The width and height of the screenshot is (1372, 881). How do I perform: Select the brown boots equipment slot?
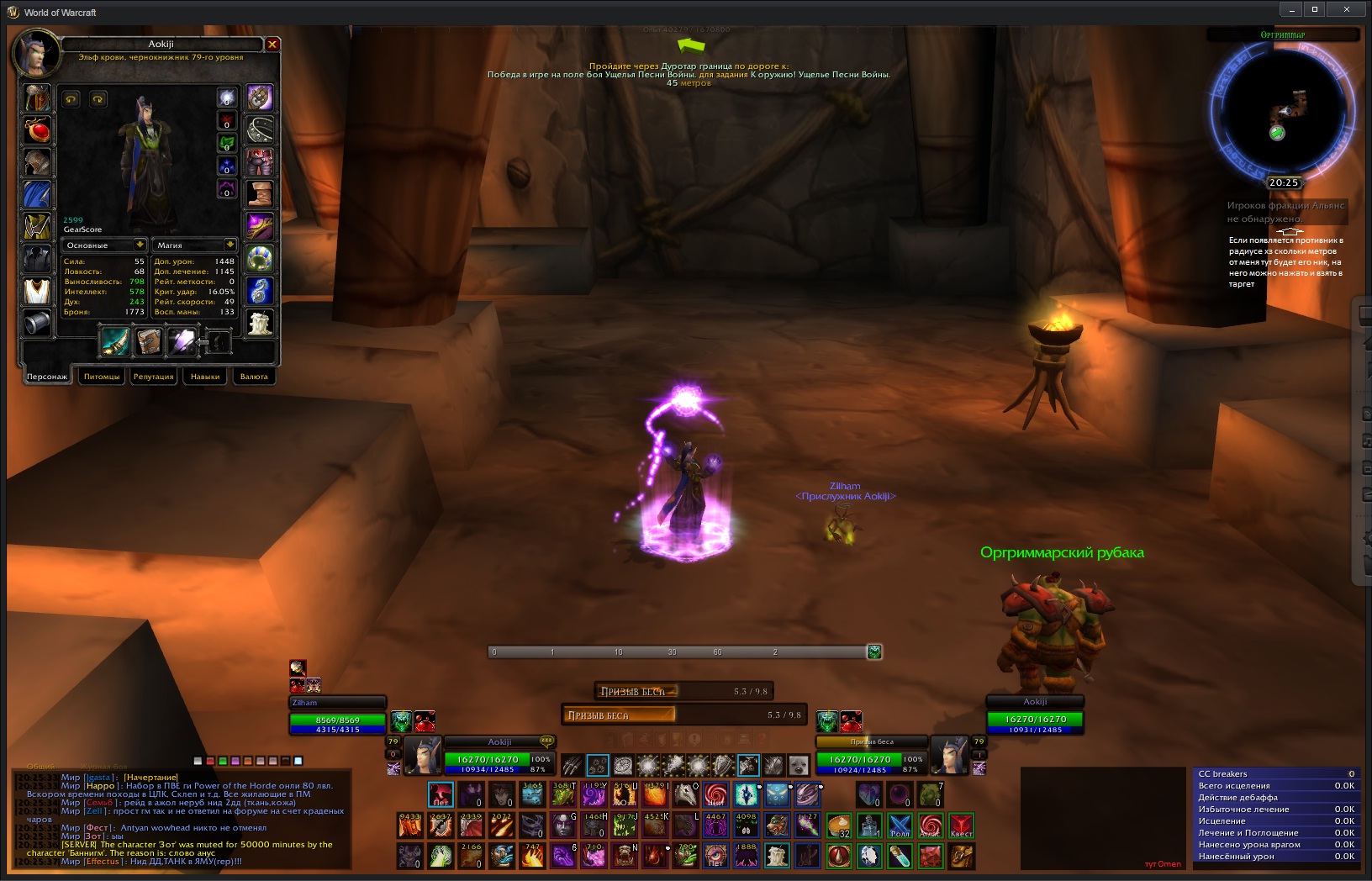click(260, 193)
